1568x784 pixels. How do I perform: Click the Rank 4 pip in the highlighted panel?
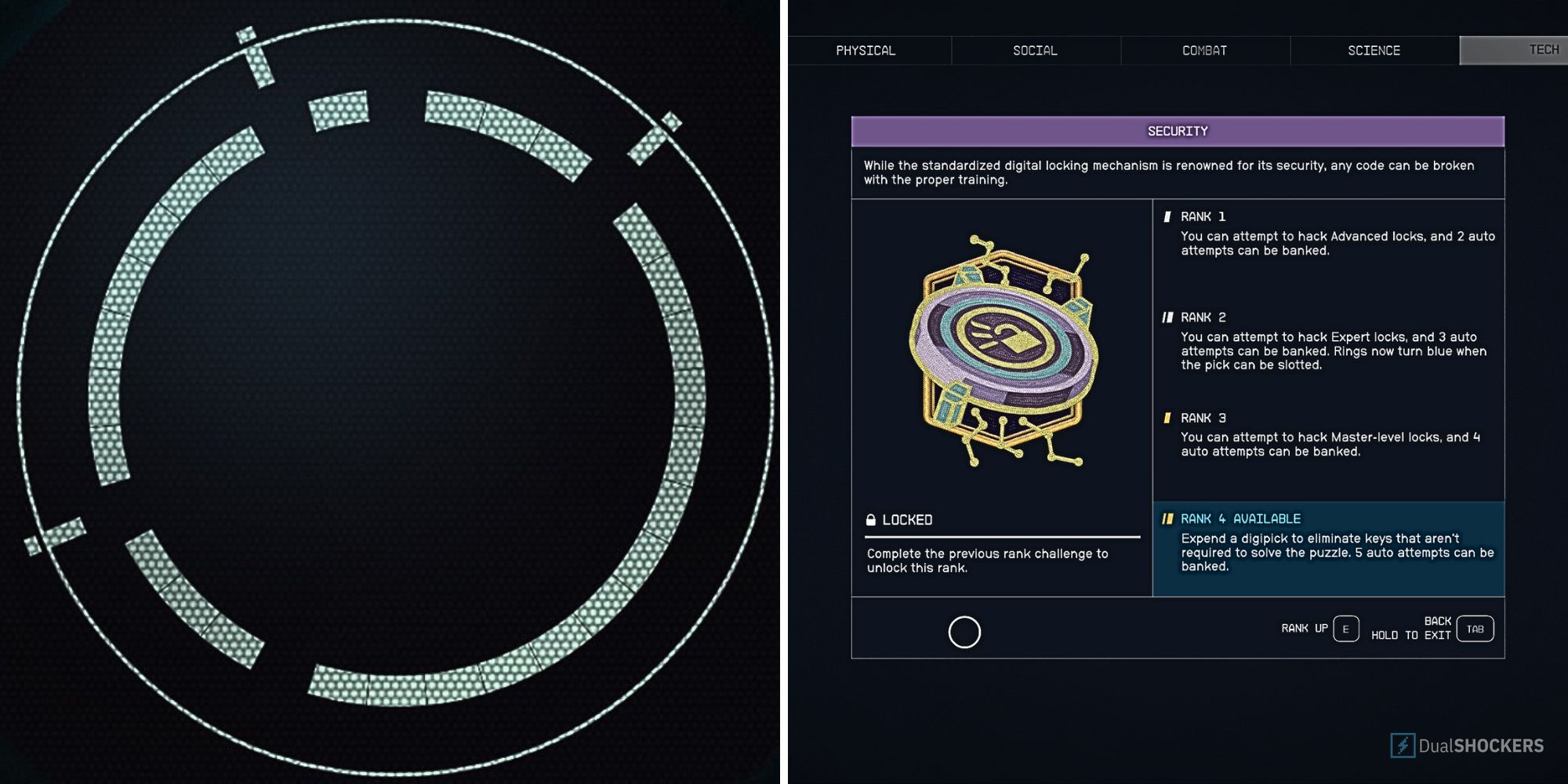click(x=1170, y=518)
